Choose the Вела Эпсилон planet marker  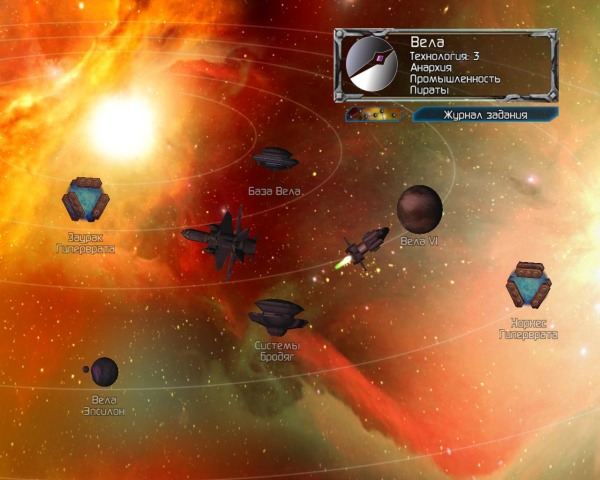103,372
